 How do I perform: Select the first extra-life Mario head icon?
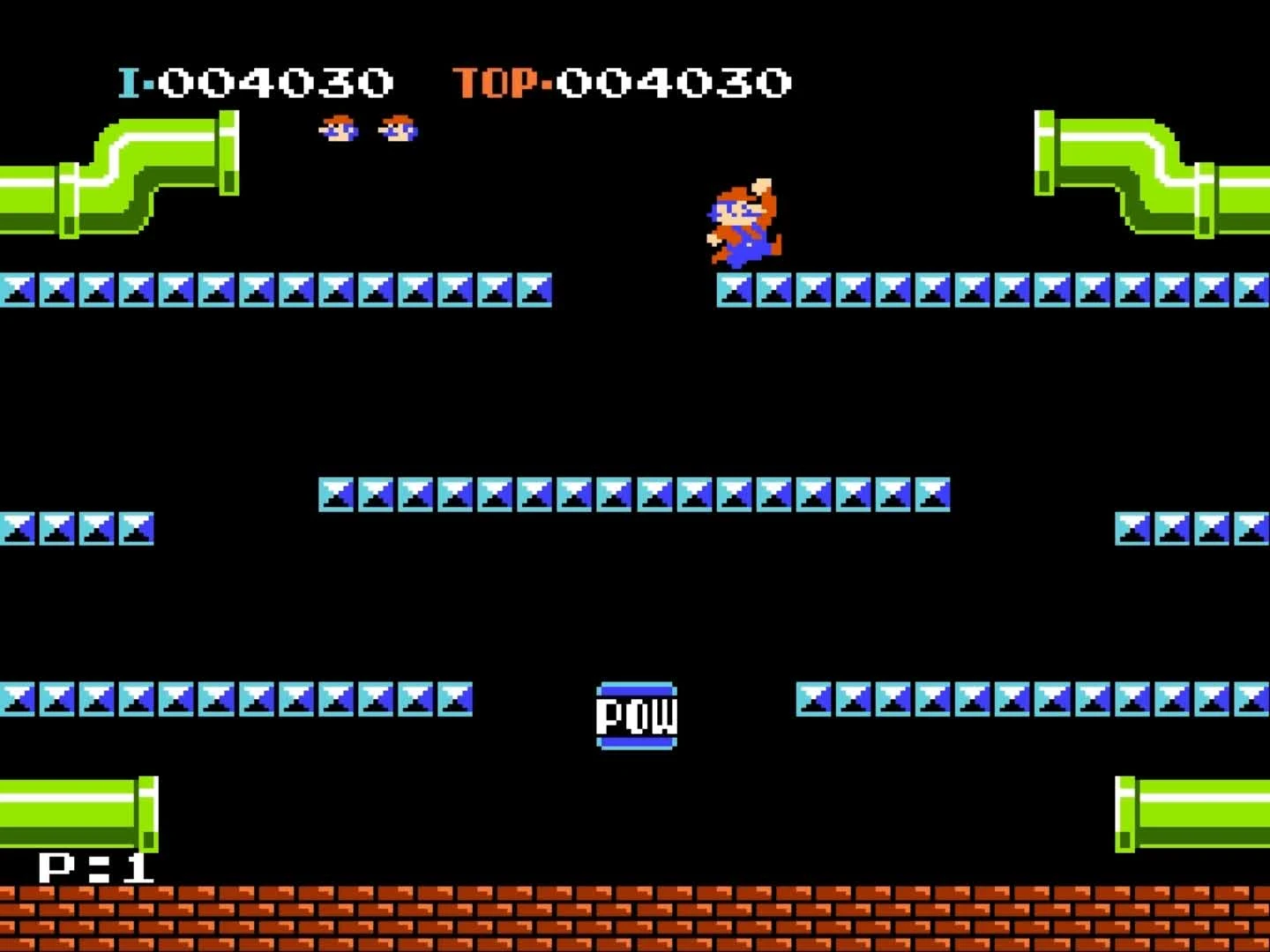click(338, 130)
